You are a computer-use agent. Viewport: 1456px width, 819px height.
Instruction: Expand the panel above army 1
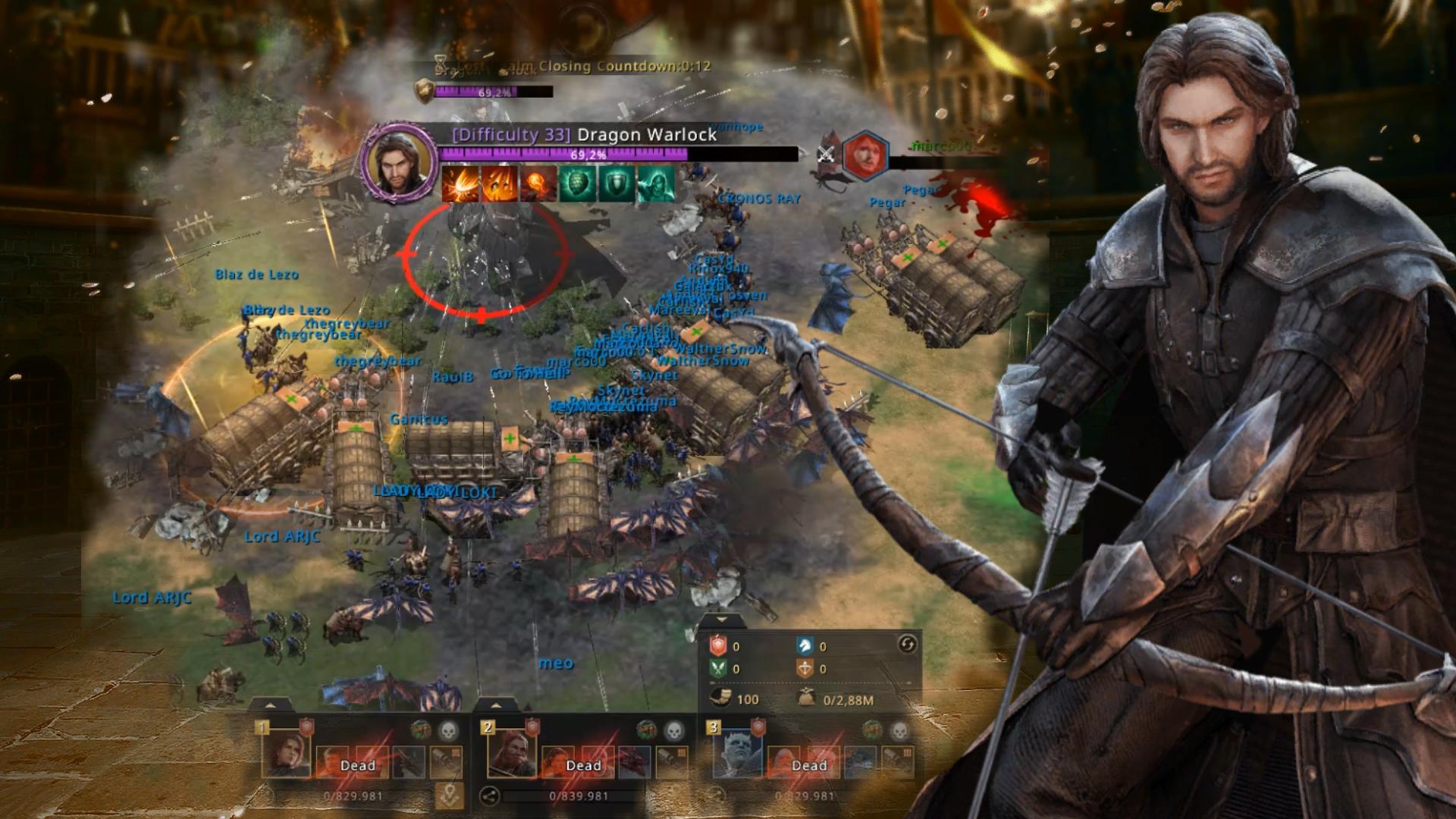click(x=270, y=705)
